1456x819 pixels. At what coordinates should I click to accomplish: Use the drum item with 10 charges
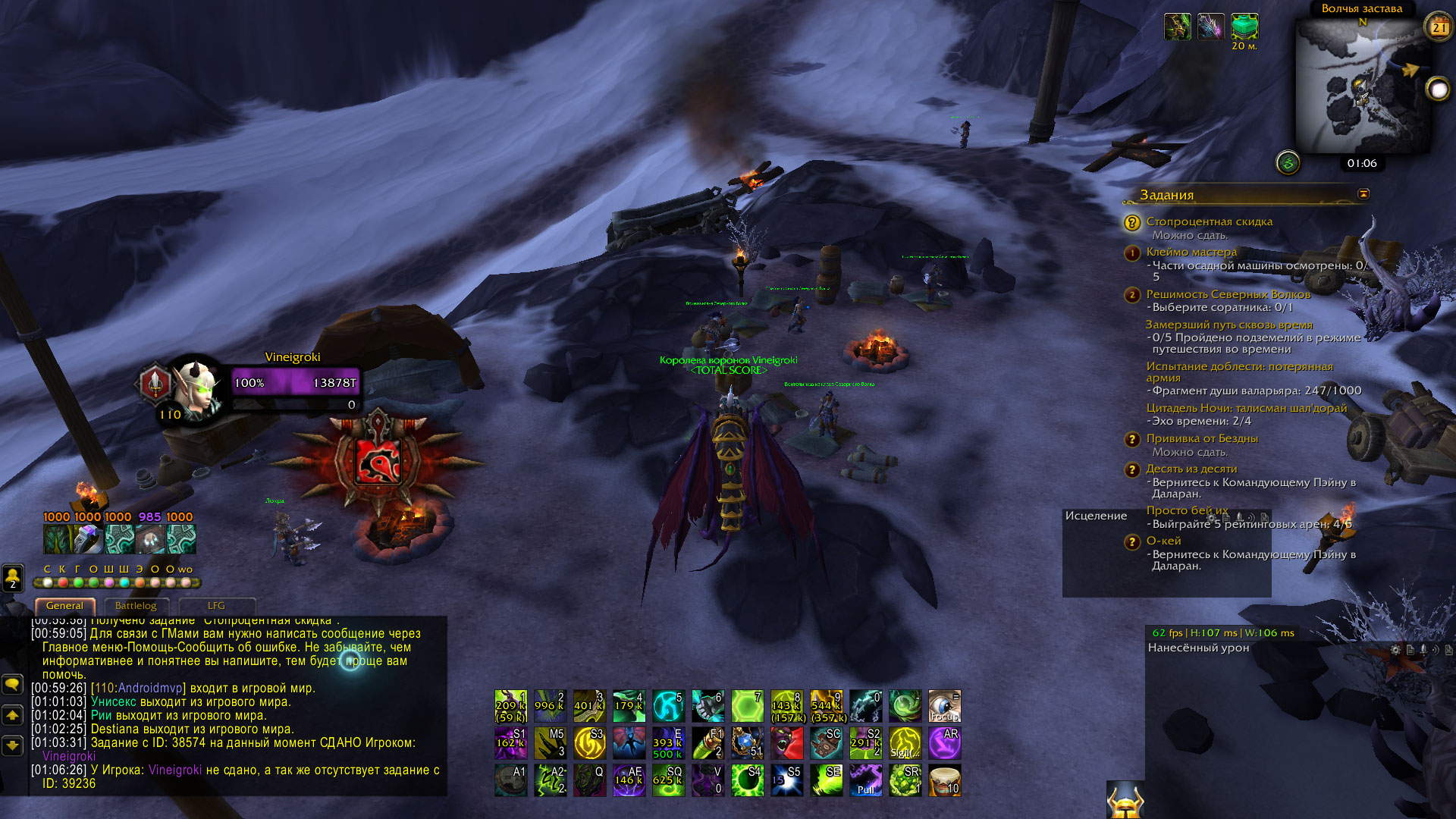point(944,780)
